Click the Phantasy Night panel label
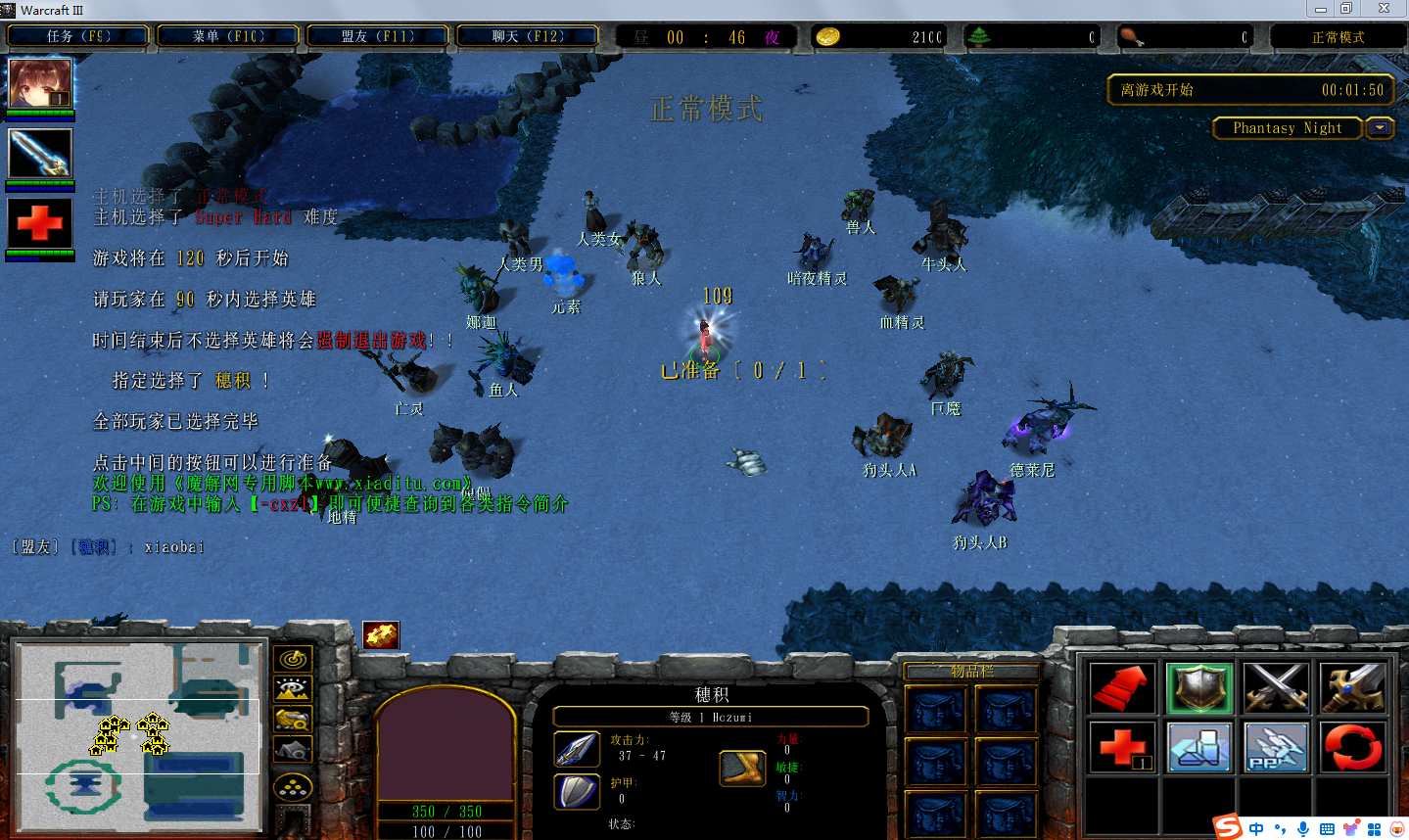This screenshot has height=840, width=1409. tap(1287, 128)
